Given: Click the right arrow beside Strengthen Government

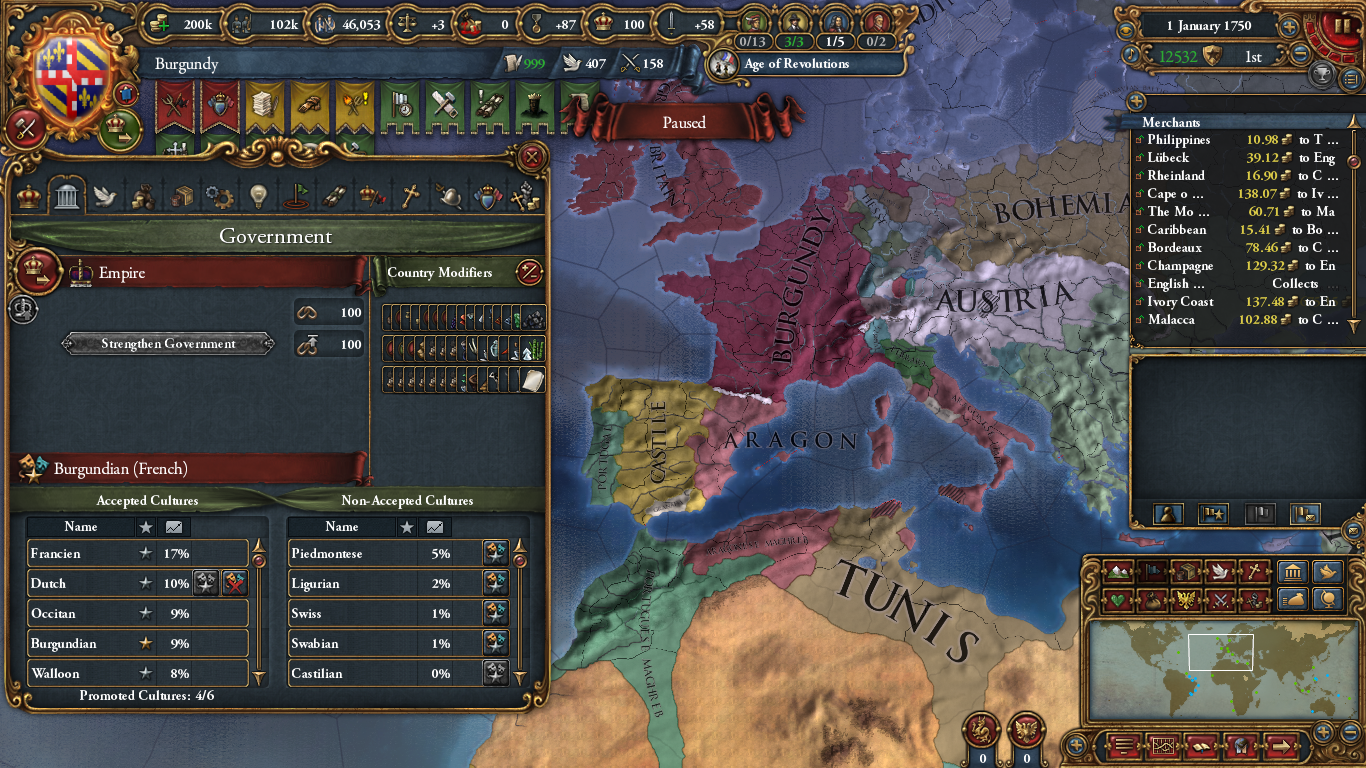Looking at the screenshot, I should (268, 343).
